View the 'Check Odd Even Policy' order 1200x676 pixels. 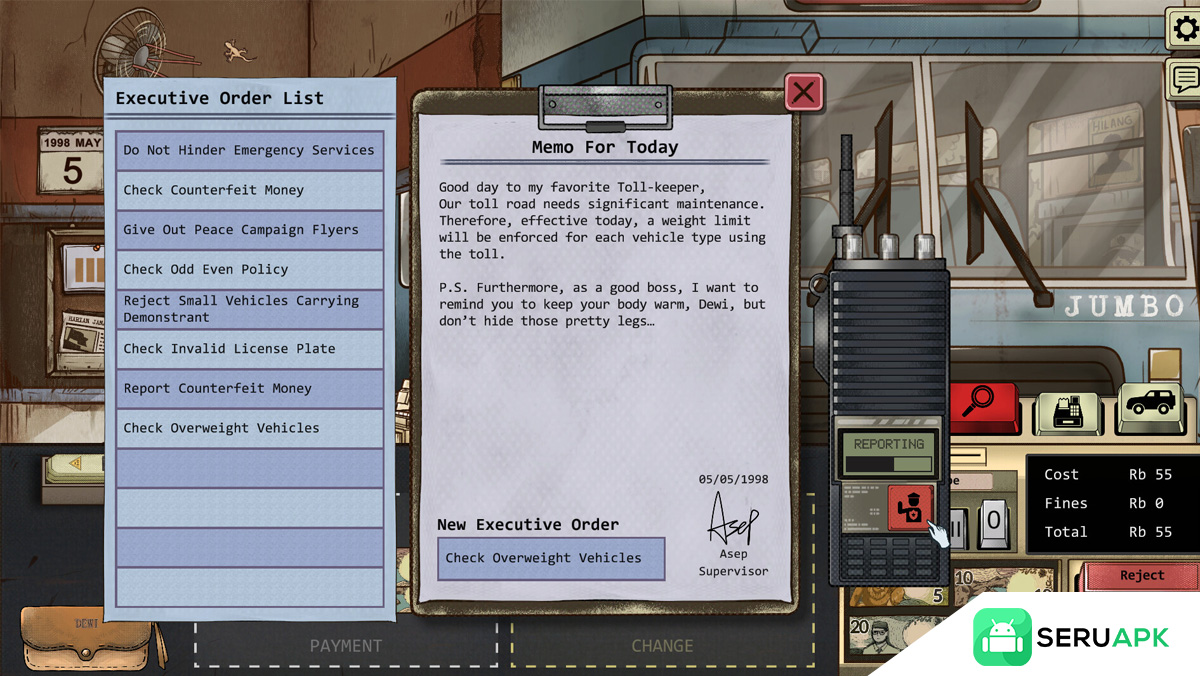click(249, 270)
